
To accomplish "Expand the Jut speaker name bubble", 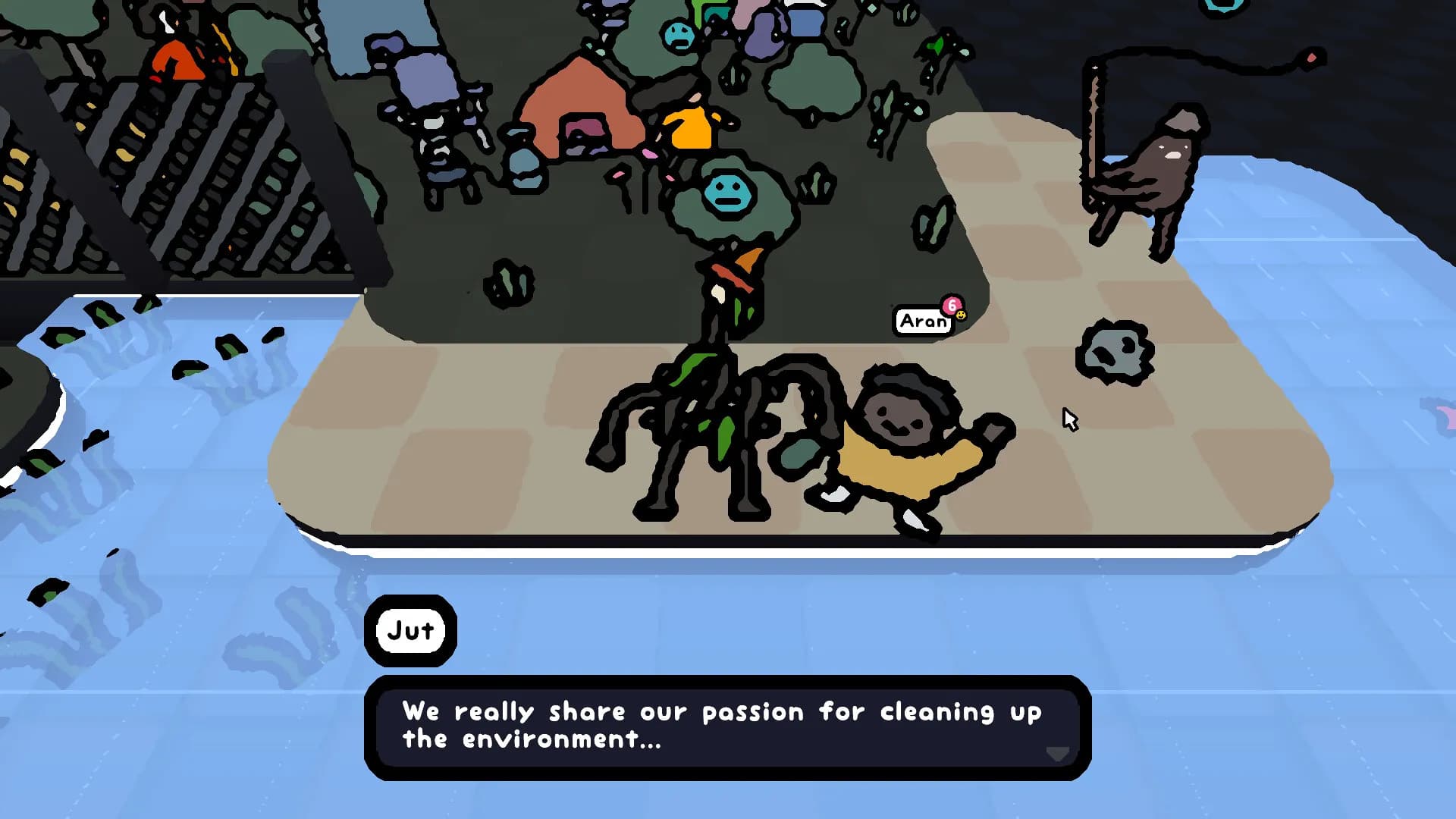I will (410, 629).
